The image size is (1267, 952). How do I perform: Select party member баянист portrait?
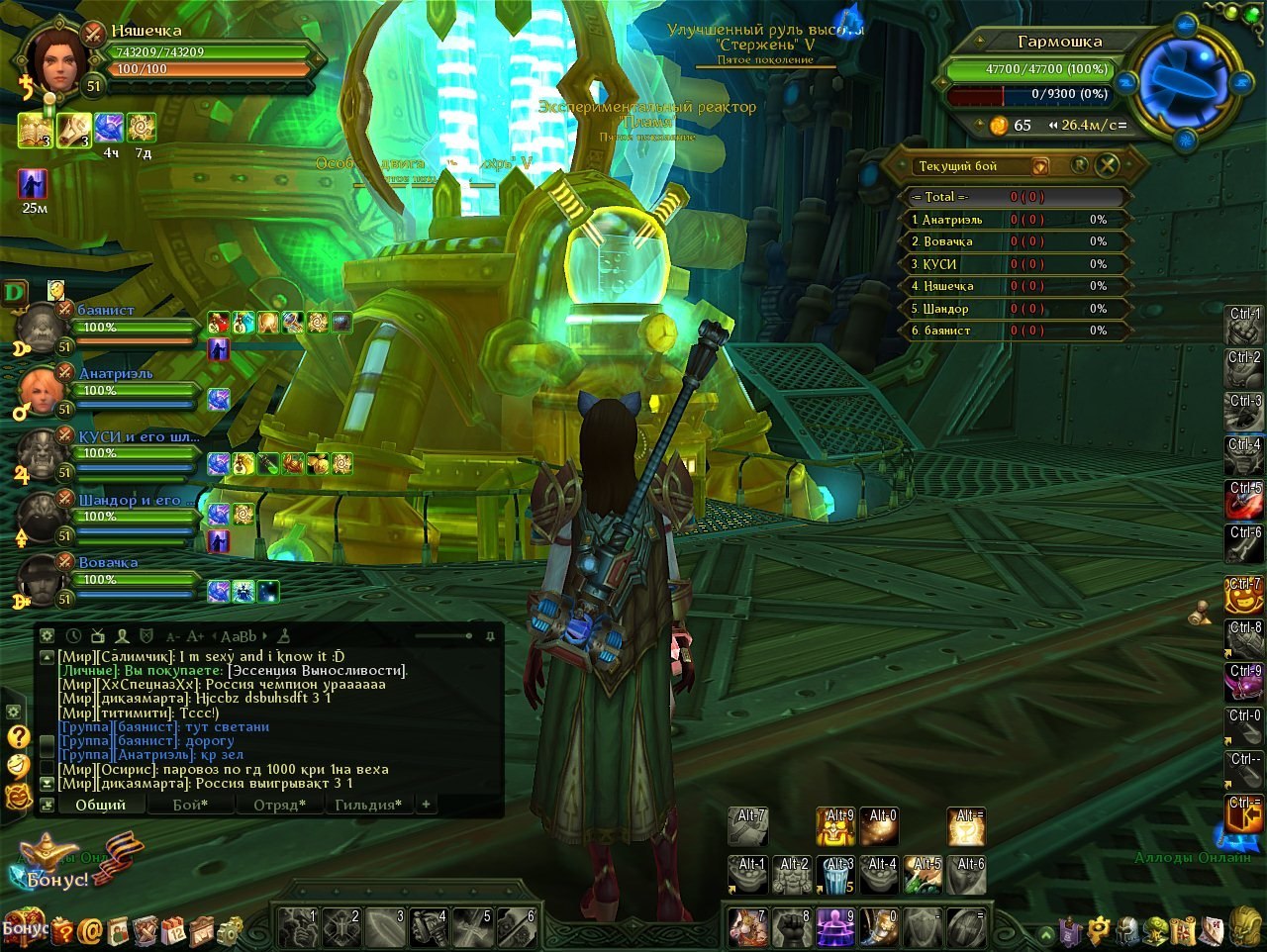coord(42,328)
